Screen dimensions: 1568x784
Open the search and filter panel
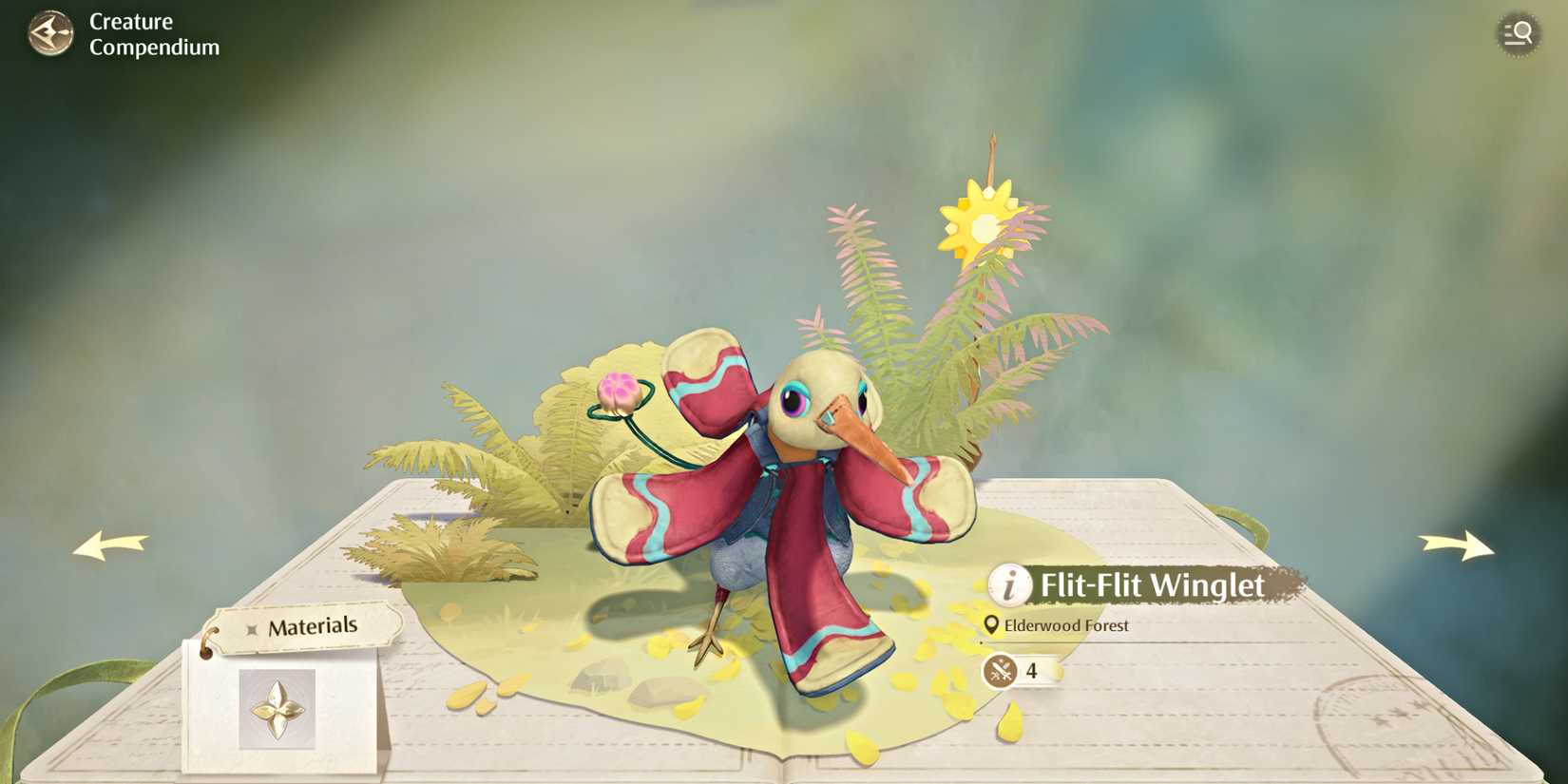[x=1518, y=32]
